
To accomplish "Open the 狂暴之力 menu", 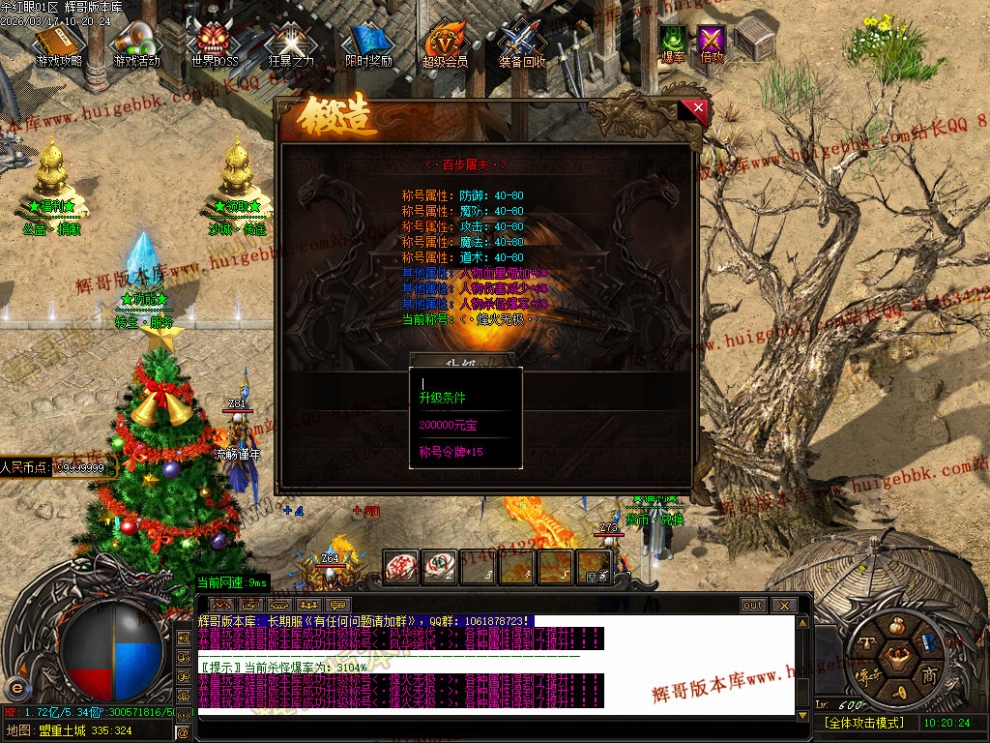I will click(x=292, y=45).
